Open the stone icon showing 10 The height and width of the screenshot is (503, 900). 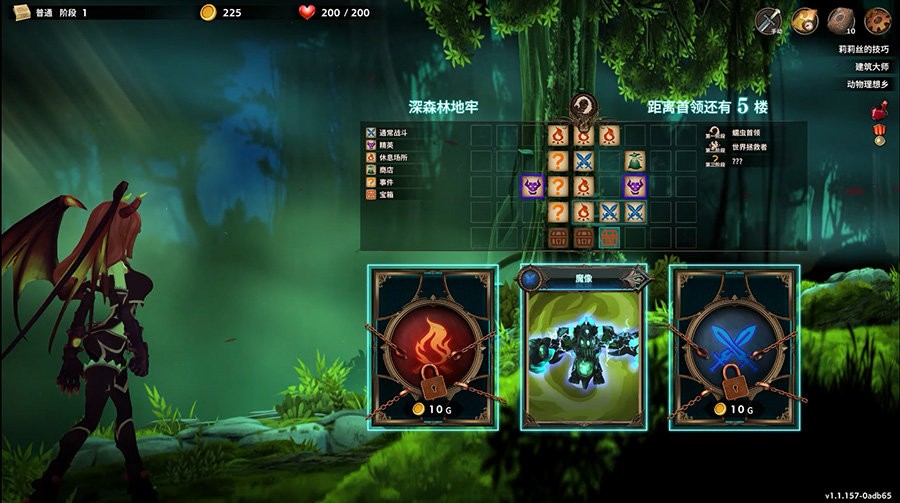pyautogui.click(x=840, y=20)
